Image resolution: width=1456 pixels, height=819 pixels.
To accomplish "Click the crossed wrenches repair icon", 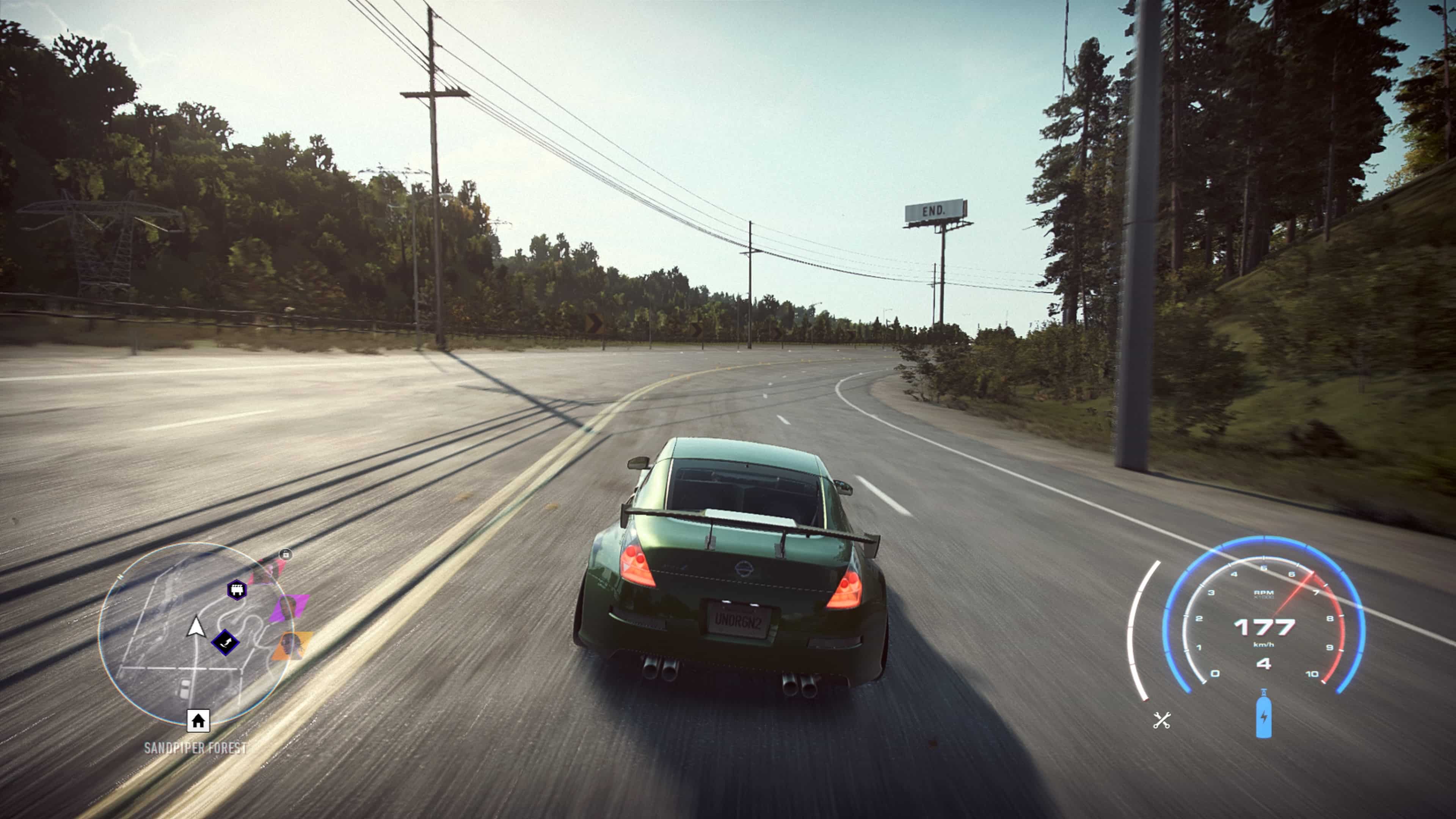I will click(1161, 720).
